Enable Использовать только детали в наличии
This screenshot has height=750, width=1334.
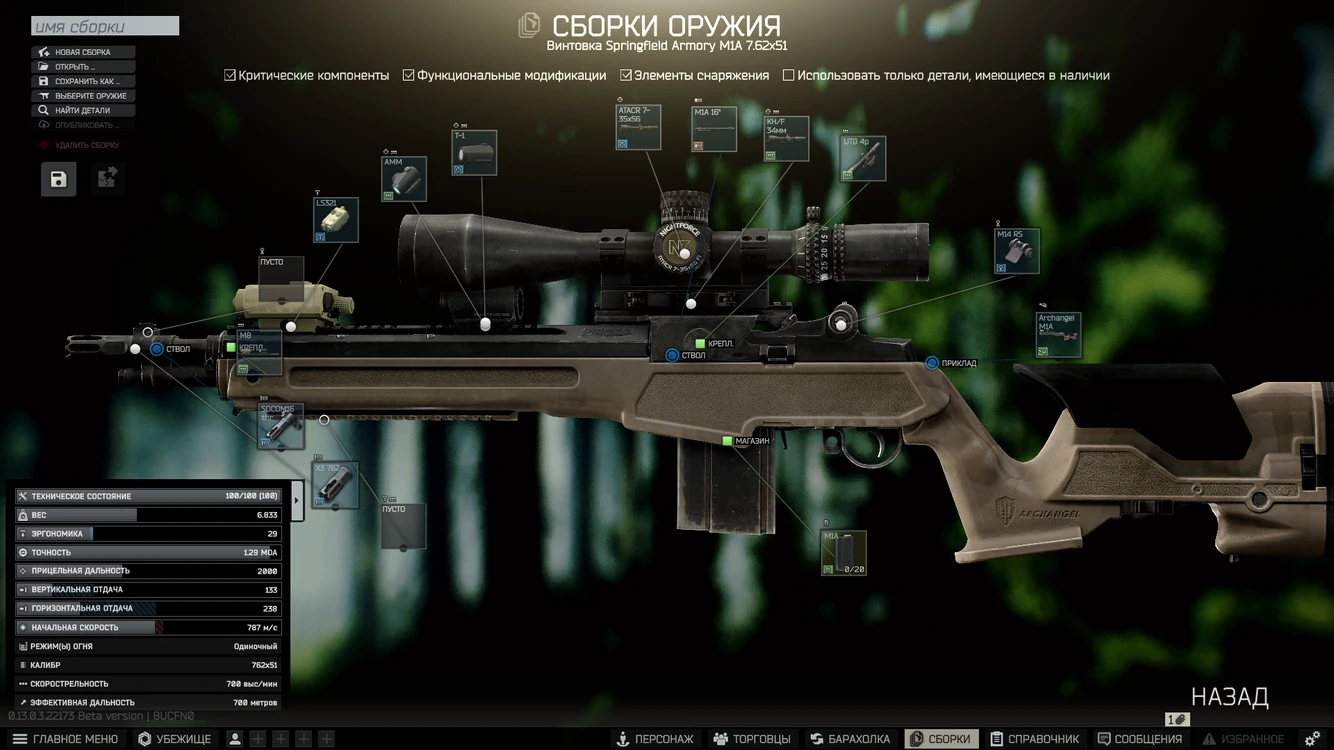click(789, 74)
